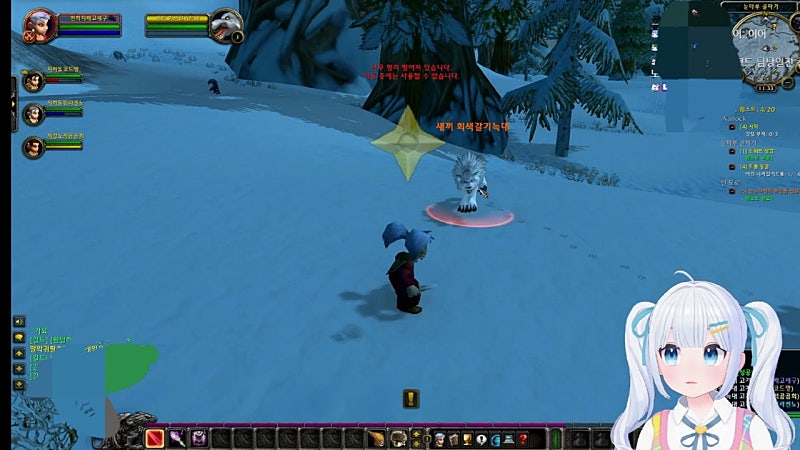
Task: Open the backpack bag slot
Action: [x=601, y=438]
